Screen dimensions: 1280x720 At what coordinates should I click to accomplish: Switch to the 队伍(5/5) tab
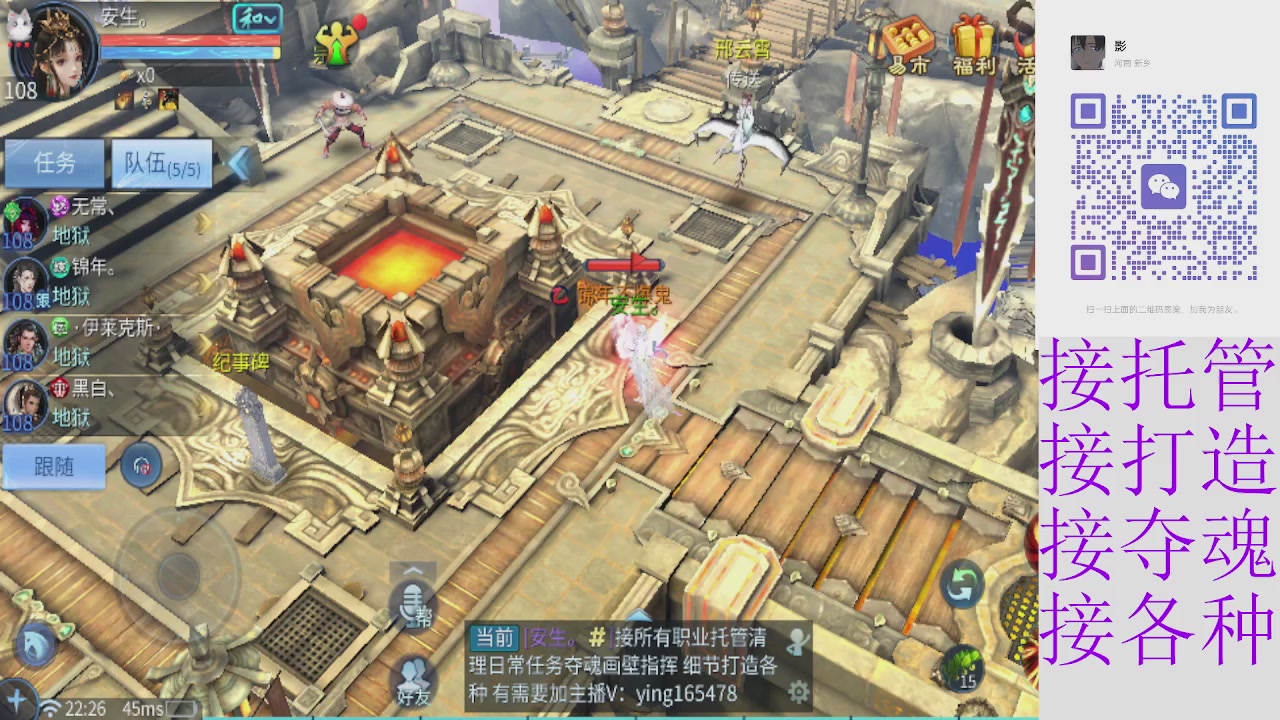160,164
